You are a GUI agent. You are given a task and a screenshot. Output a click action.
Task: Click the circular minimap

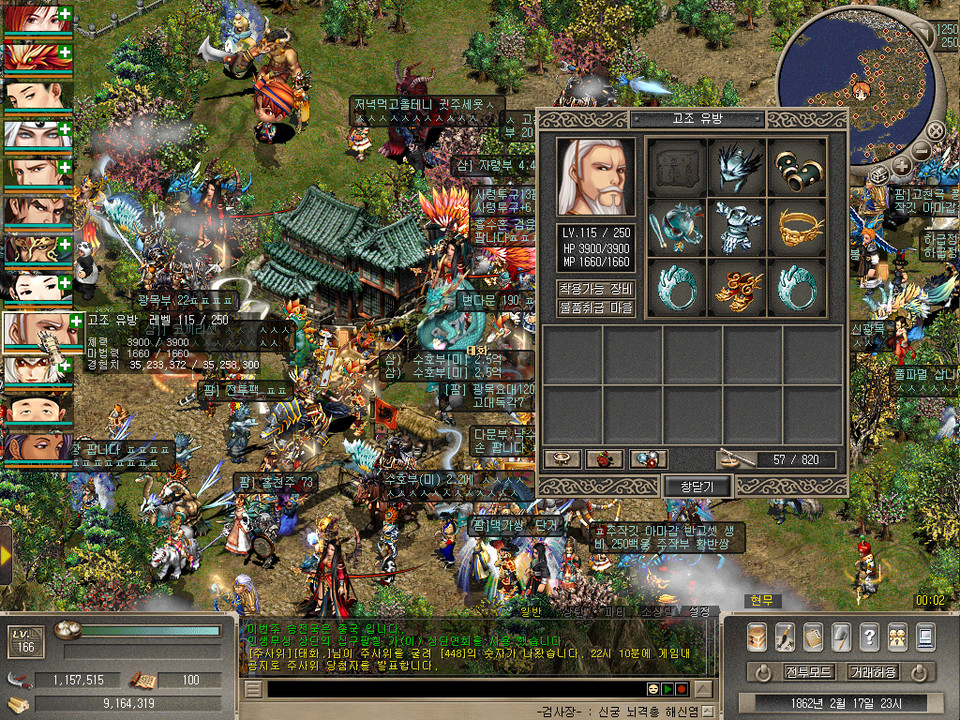859,83
